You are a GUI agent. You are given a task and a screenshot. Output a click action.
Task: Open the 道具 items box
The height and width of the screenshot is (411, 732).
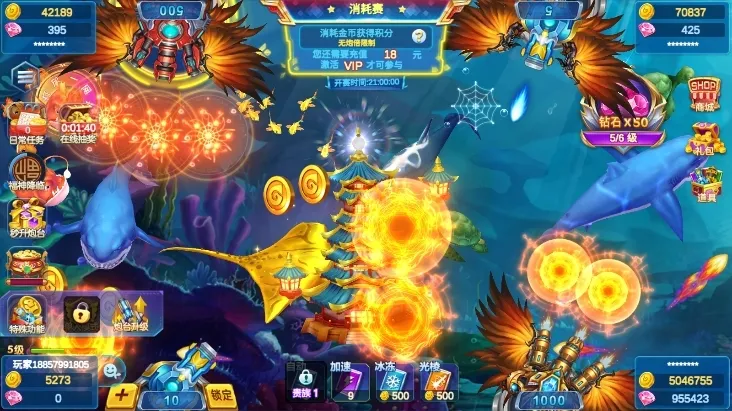pos(705,185)
